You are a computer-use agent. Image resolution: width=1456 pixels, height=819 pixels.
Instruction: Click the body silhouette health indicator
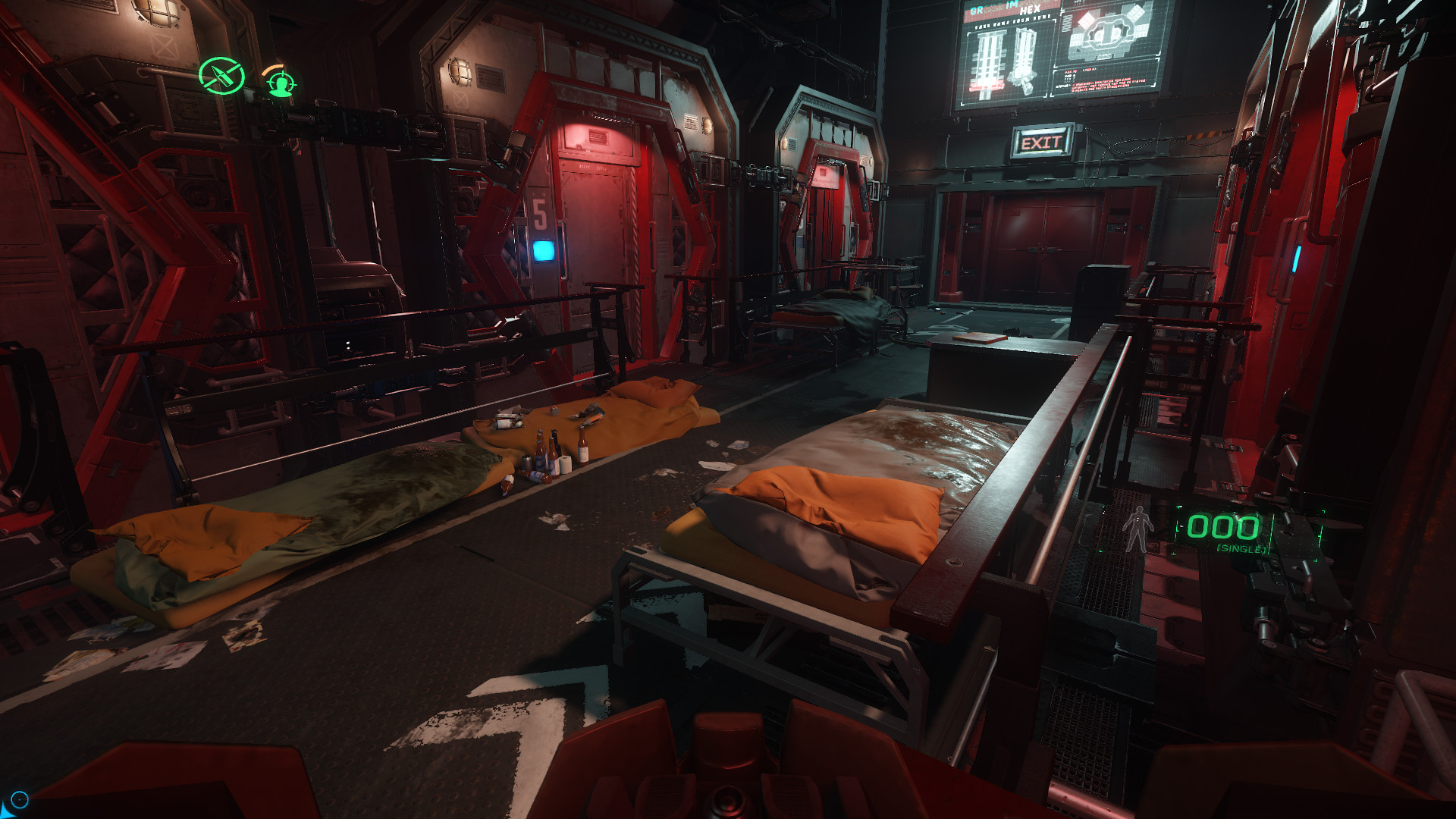(x=1137, y=529)
